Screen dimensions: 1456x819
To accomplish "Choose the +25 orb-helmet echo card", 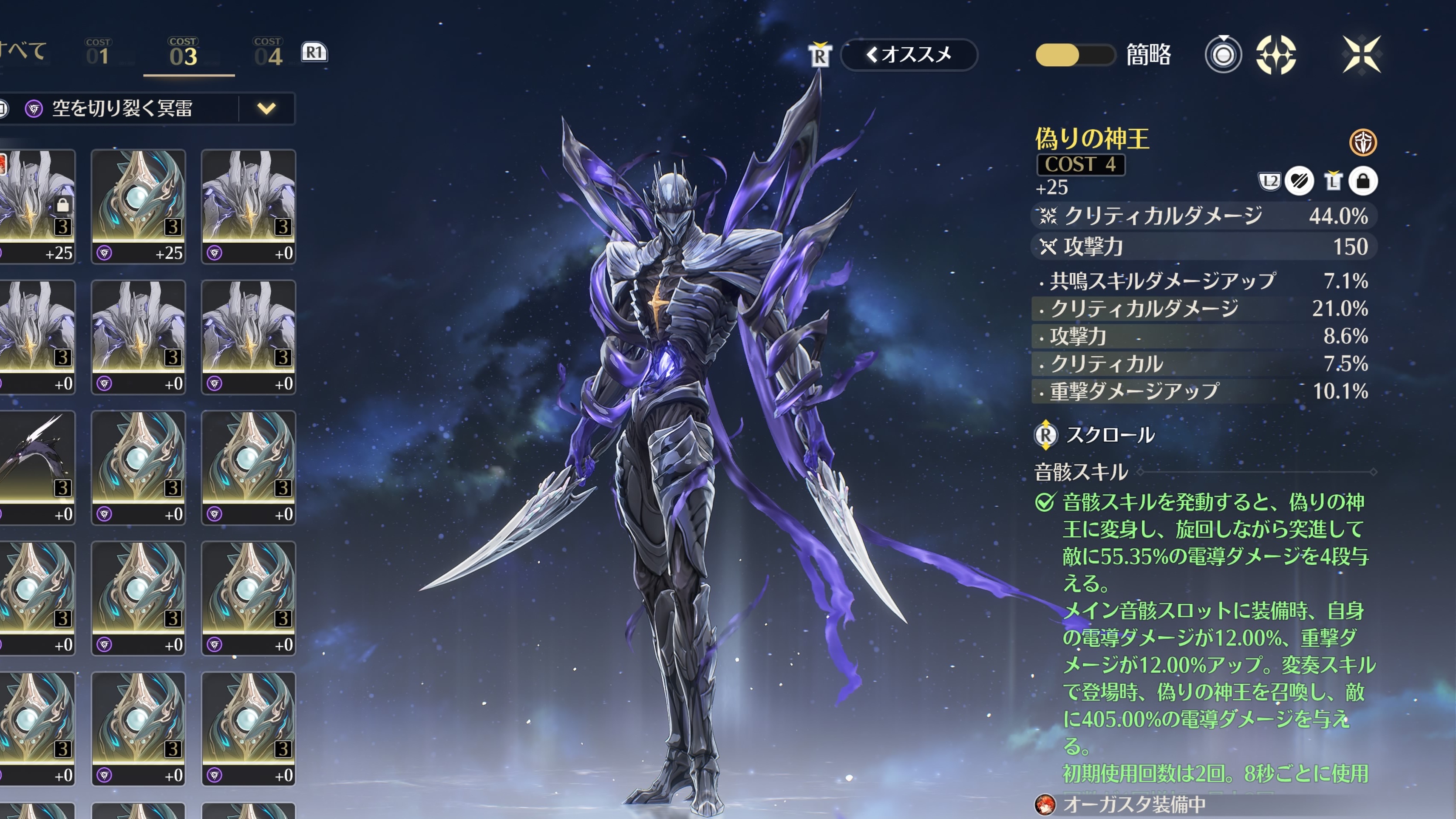I will tap(139, 206).
